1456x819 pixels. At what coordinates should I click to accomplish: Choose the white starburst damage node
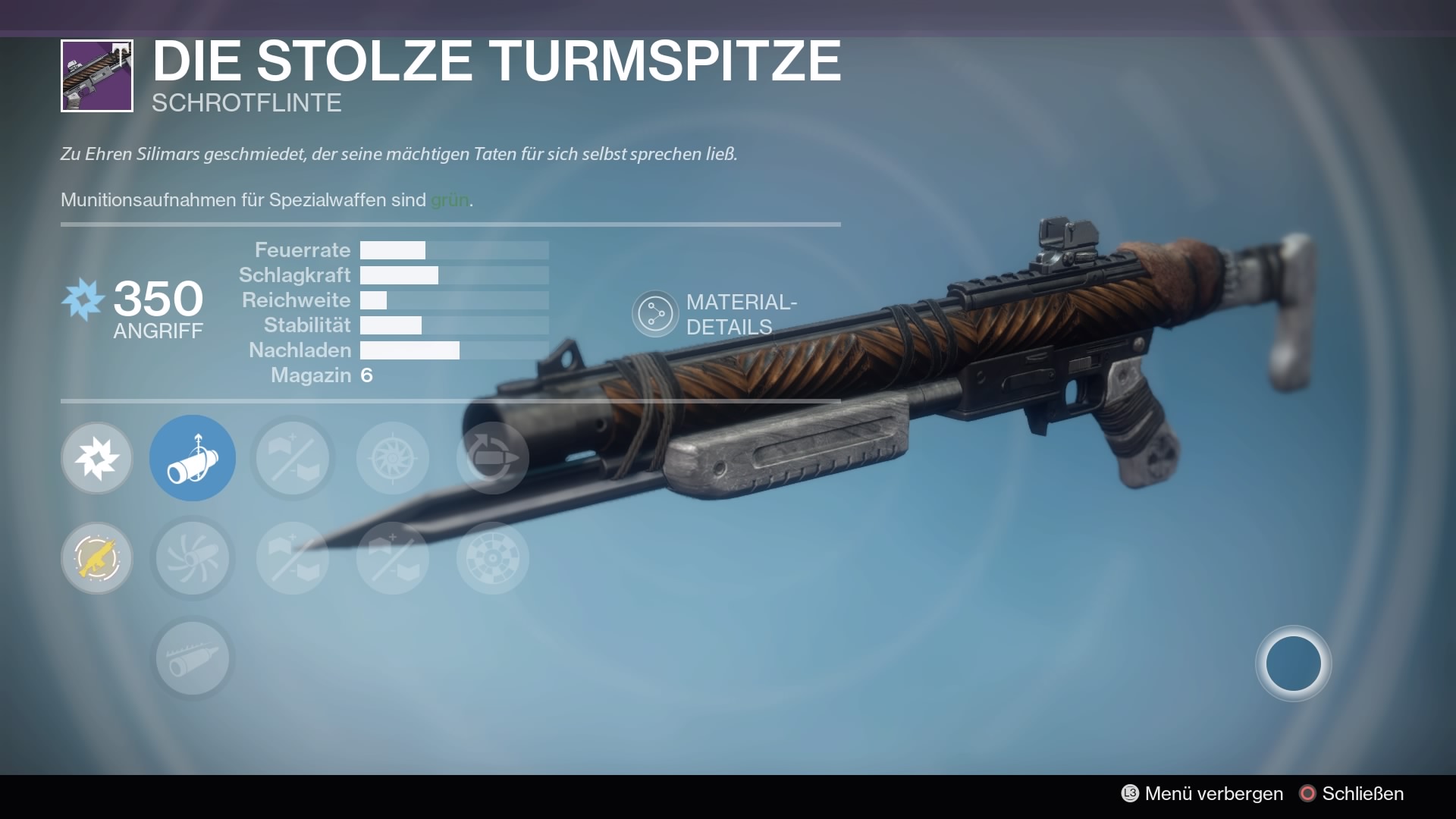click(97, 458)
